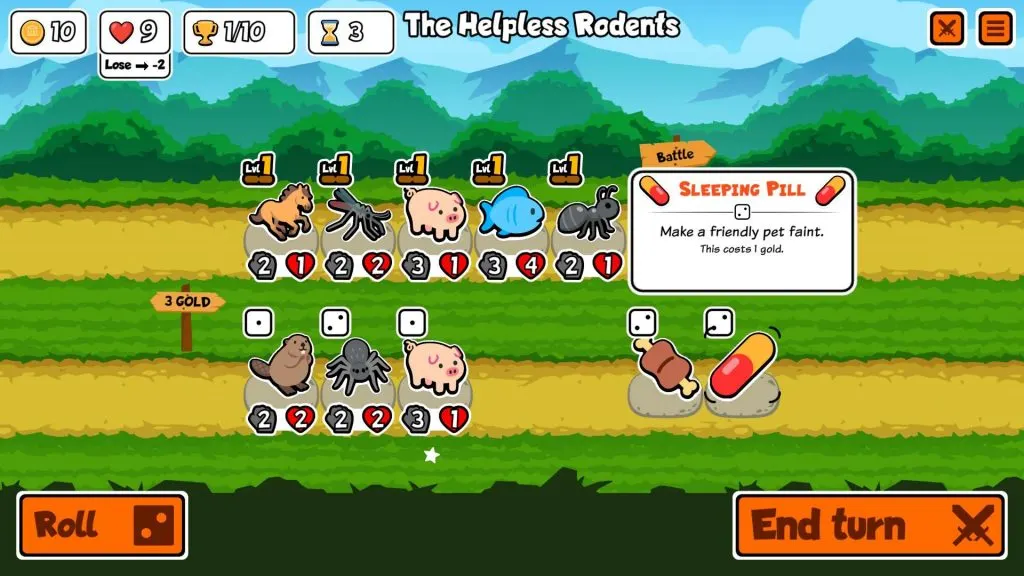Viewport: 1024px width, 576px height.
Task: Roll the shop for new pets
Action: [102, 525]
